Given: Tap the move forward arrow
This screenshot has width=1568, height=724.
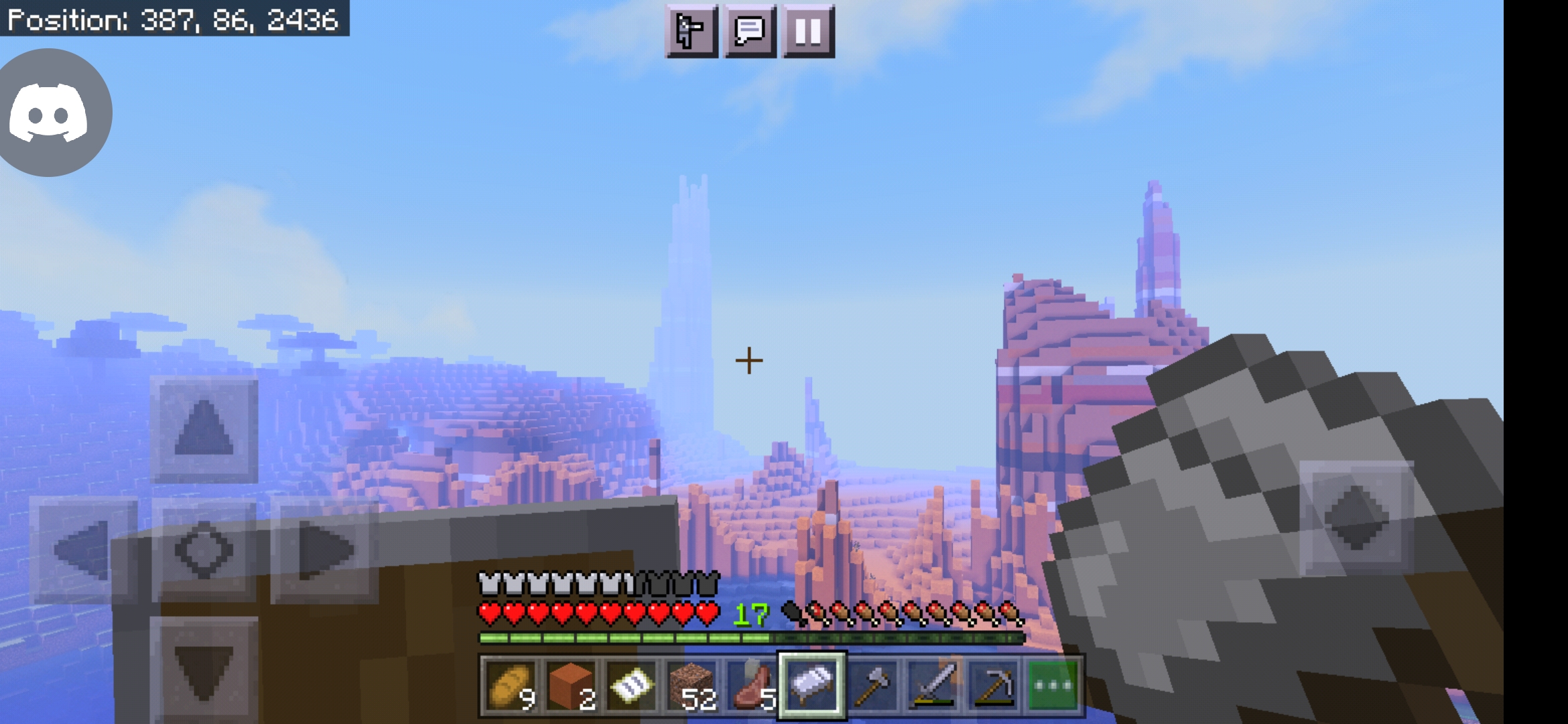Looking at the screenshot, I should tap(204, 430).
